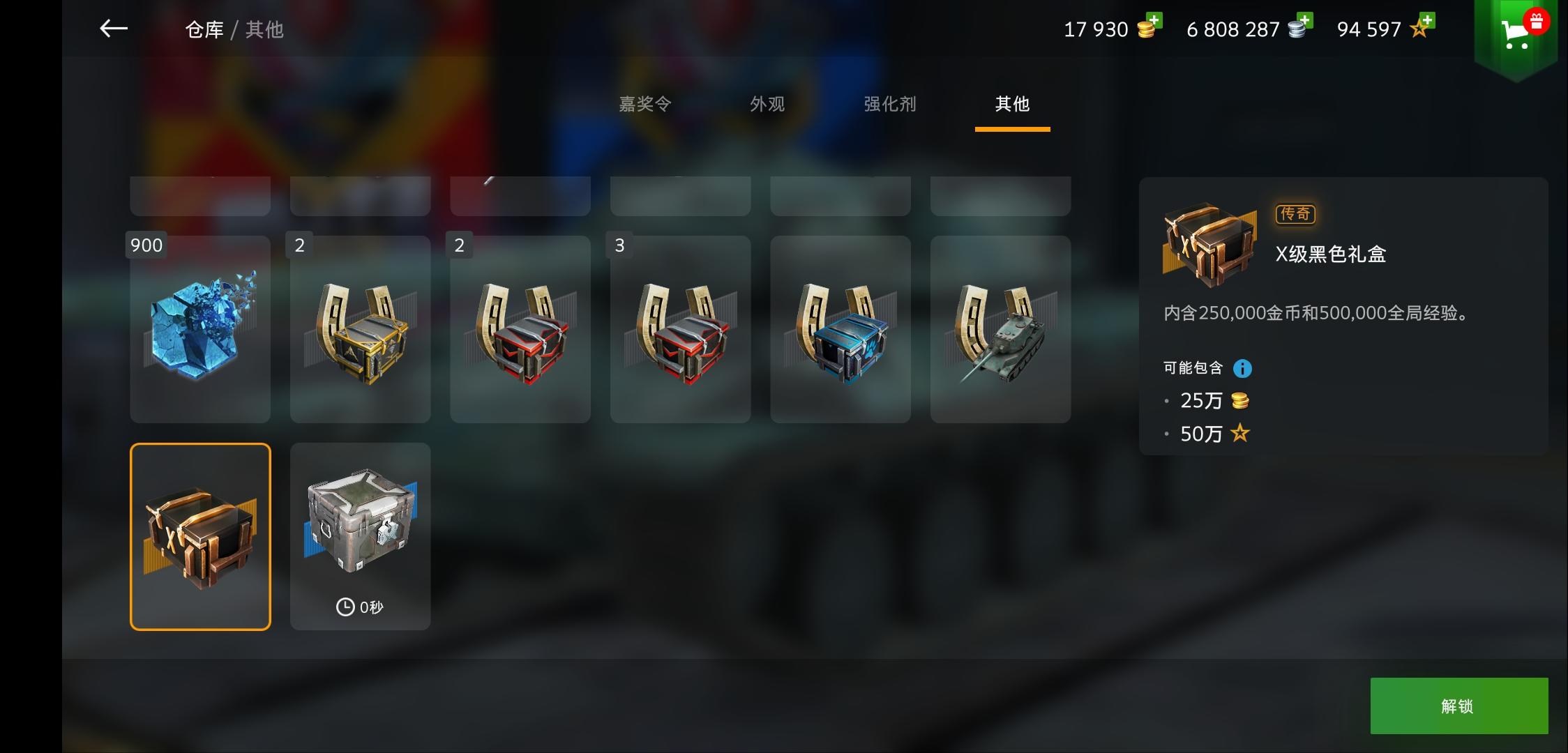The height and width of the screenshot is (753, 1568).
Task: Click the back arrow to leave the warehouse
Action: (x=113, y=29)
